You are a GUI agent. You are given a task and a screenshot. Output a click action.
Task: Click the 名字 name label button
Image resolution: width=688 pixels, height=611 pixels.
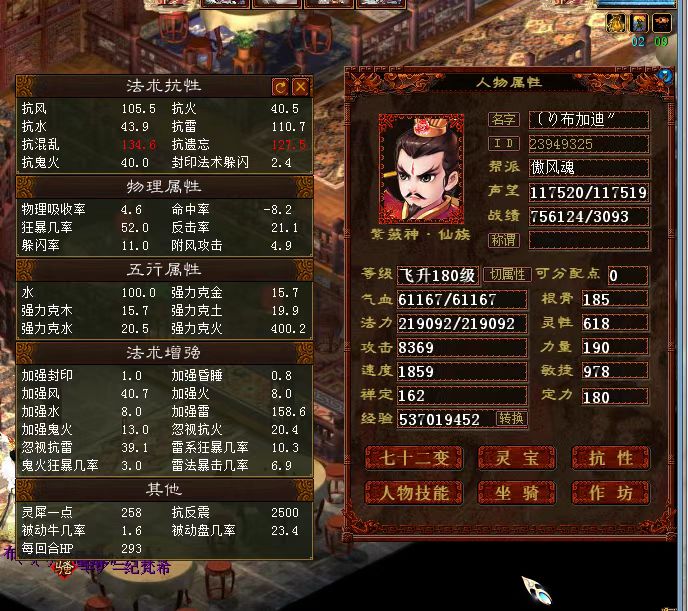click(503, 120)
